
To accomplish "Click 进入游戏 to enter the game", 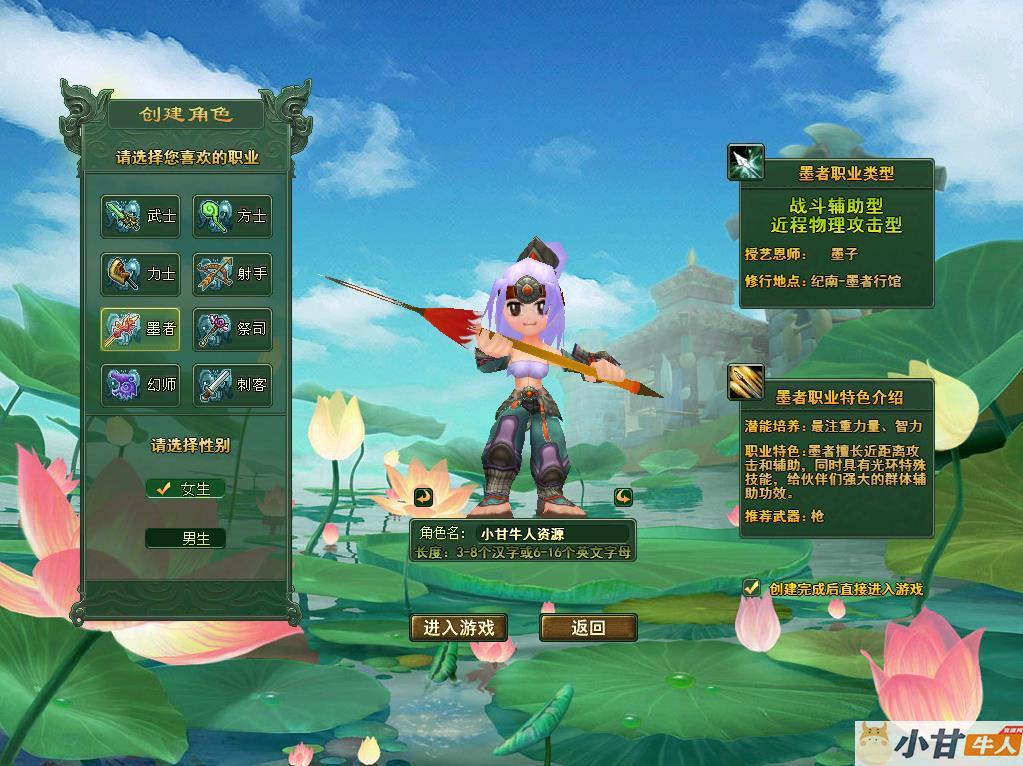I will click(459, 628).
